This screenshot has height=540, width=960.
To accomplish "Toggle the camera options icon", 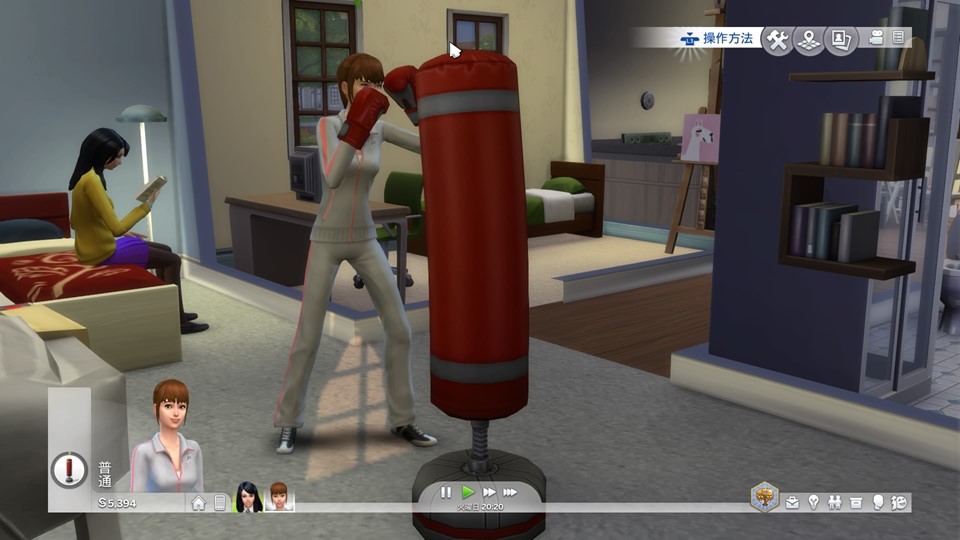I will pyautogui.click(x=877, y=38).
